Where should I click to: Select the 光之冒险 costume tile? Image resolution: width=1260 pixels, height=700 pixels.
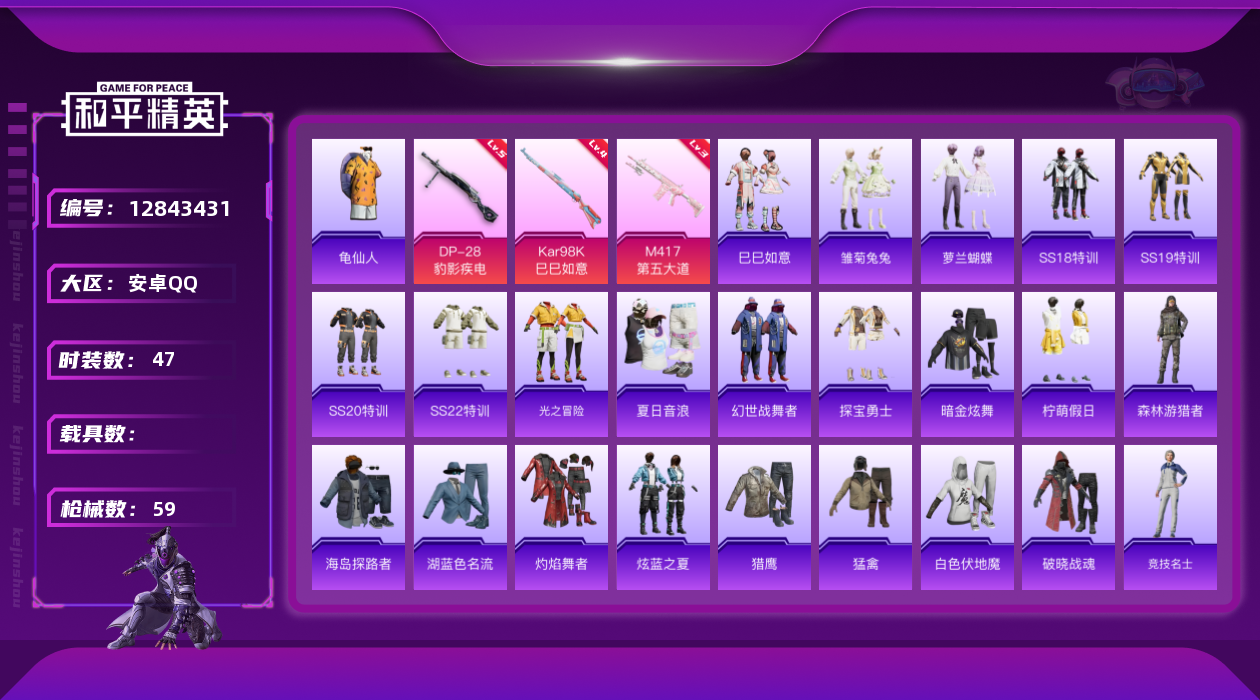pyautogui.click(x=561, y=364)
